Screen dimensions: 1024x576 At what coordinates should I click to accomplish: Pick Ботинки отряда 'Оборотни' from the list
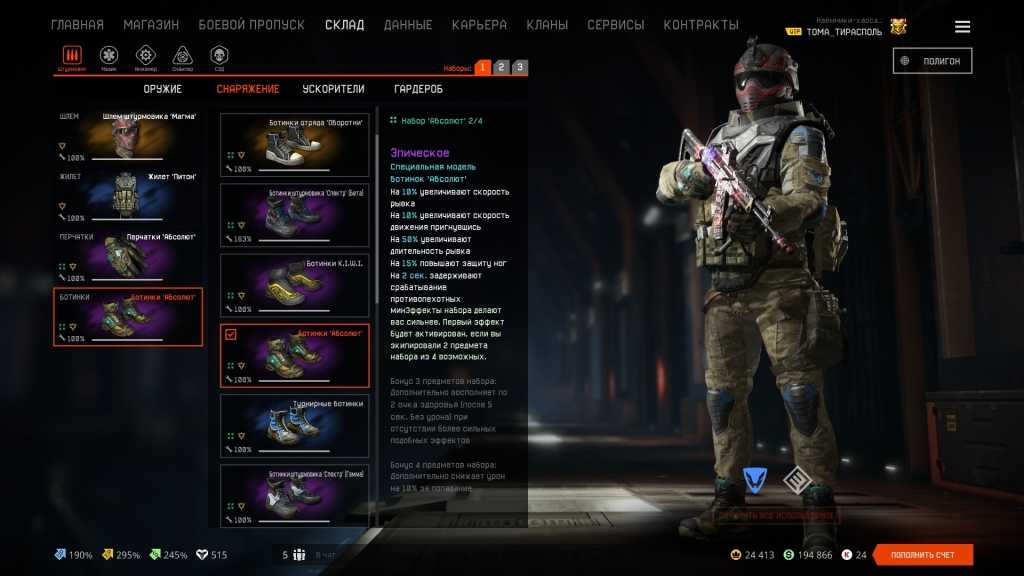[294, 145]
